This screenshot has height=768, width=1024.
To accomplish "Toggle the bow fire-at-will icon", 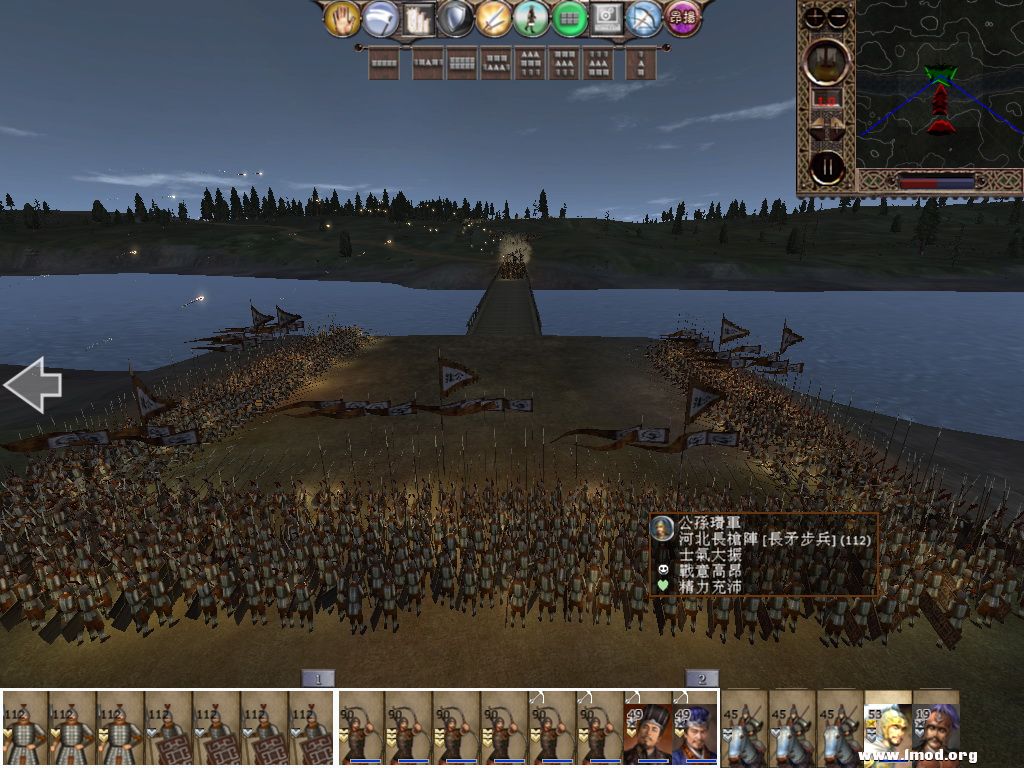I will point(644,19).
